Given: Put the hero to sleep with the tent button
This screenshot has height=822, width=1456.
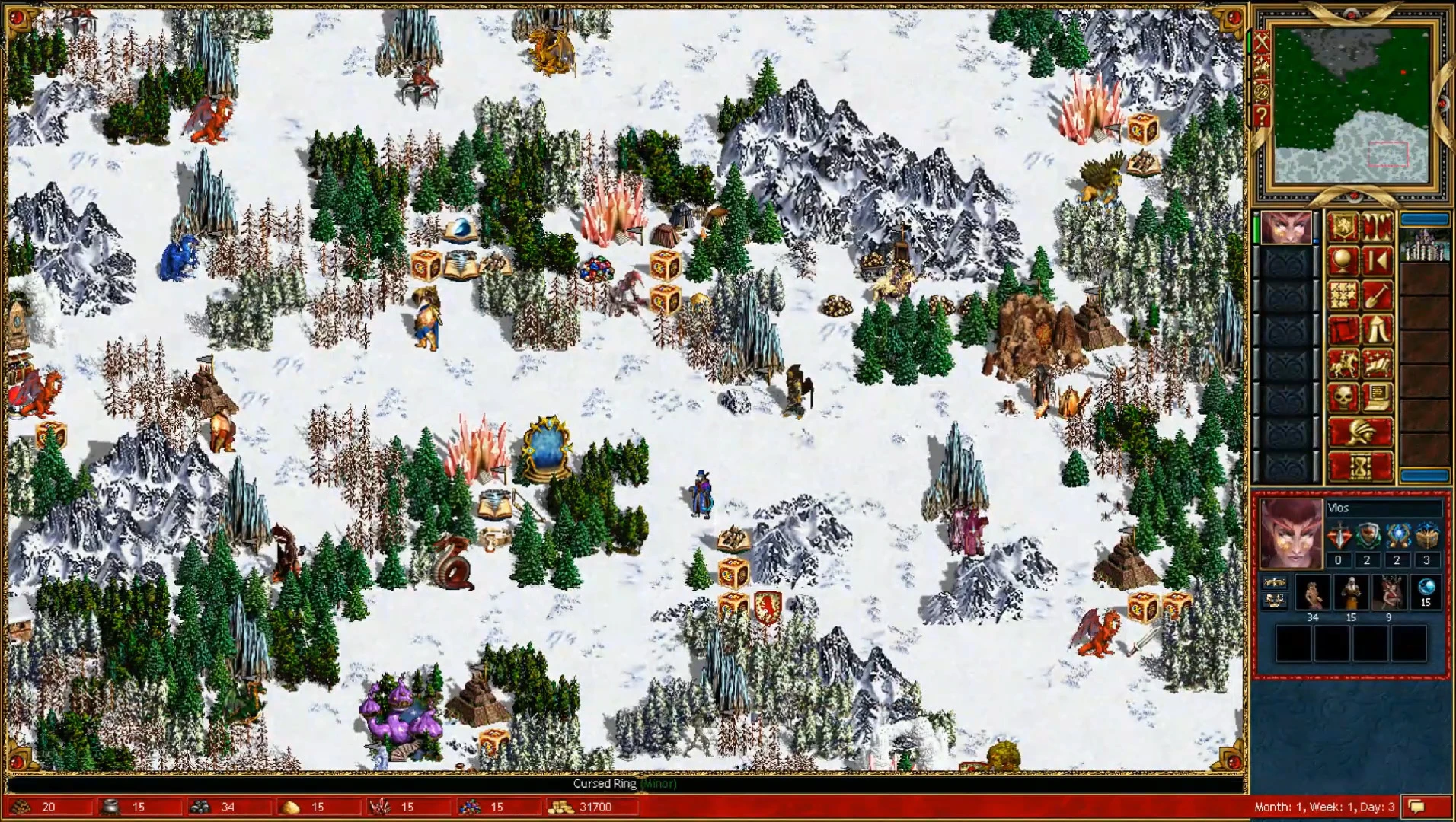Looking at the screenshot, I should [x=1376, y=328].
